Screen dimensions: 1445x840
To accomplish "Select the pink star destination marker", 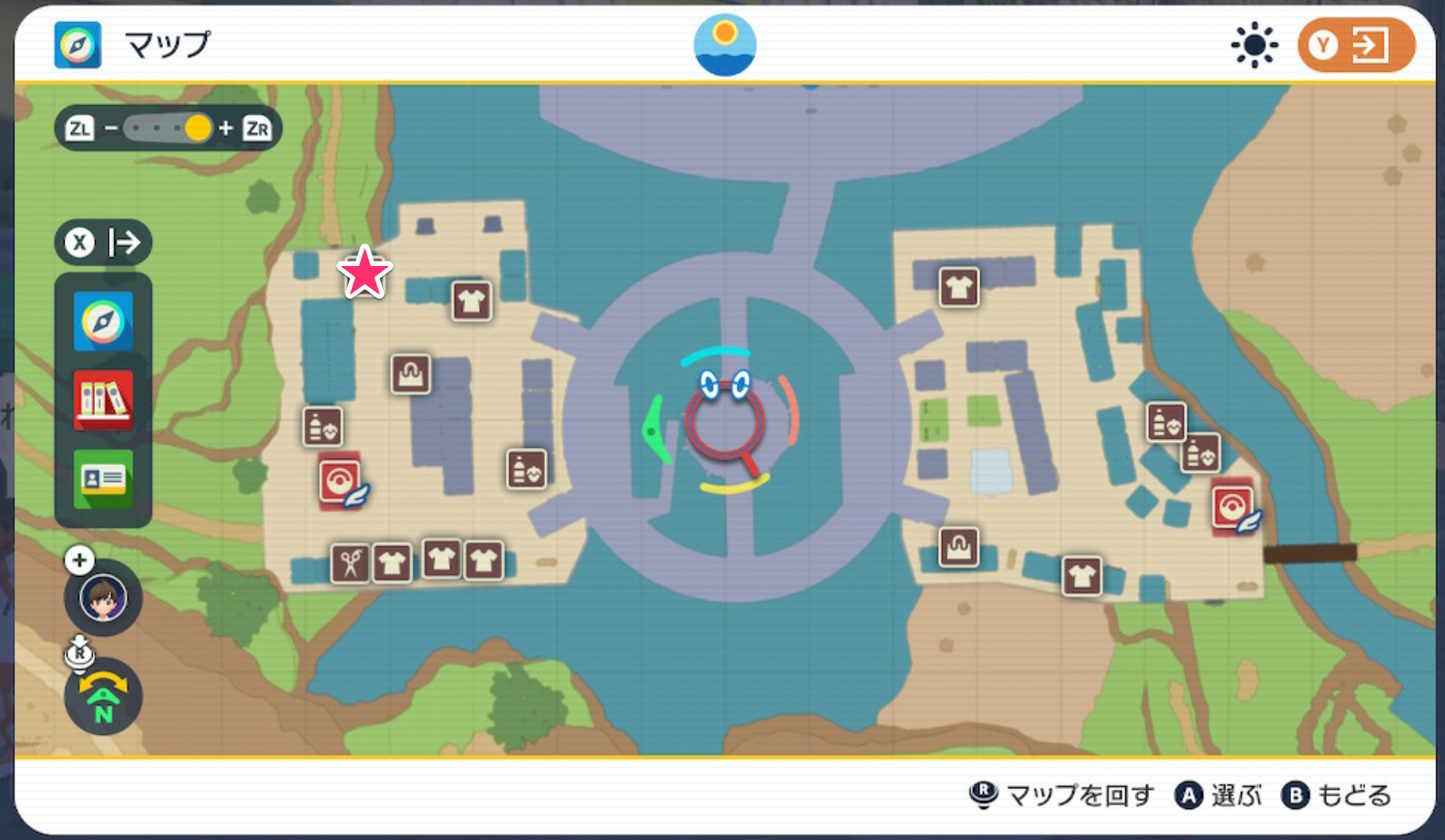I will [x=364, y=272].
